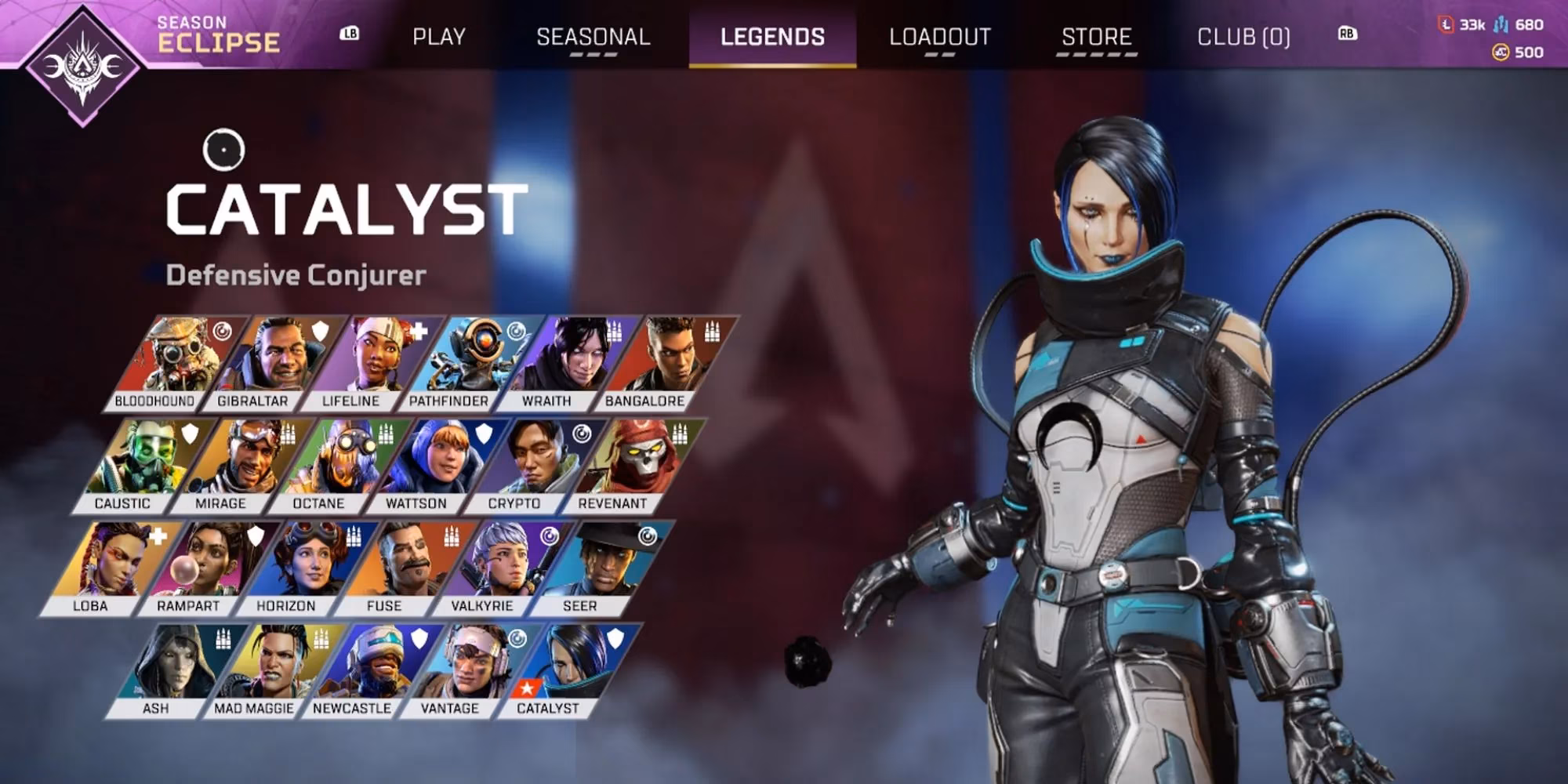This screenshot has height=784, width=1568.
Task: Pick Octane from the legend grid
Action: point(337,464)
